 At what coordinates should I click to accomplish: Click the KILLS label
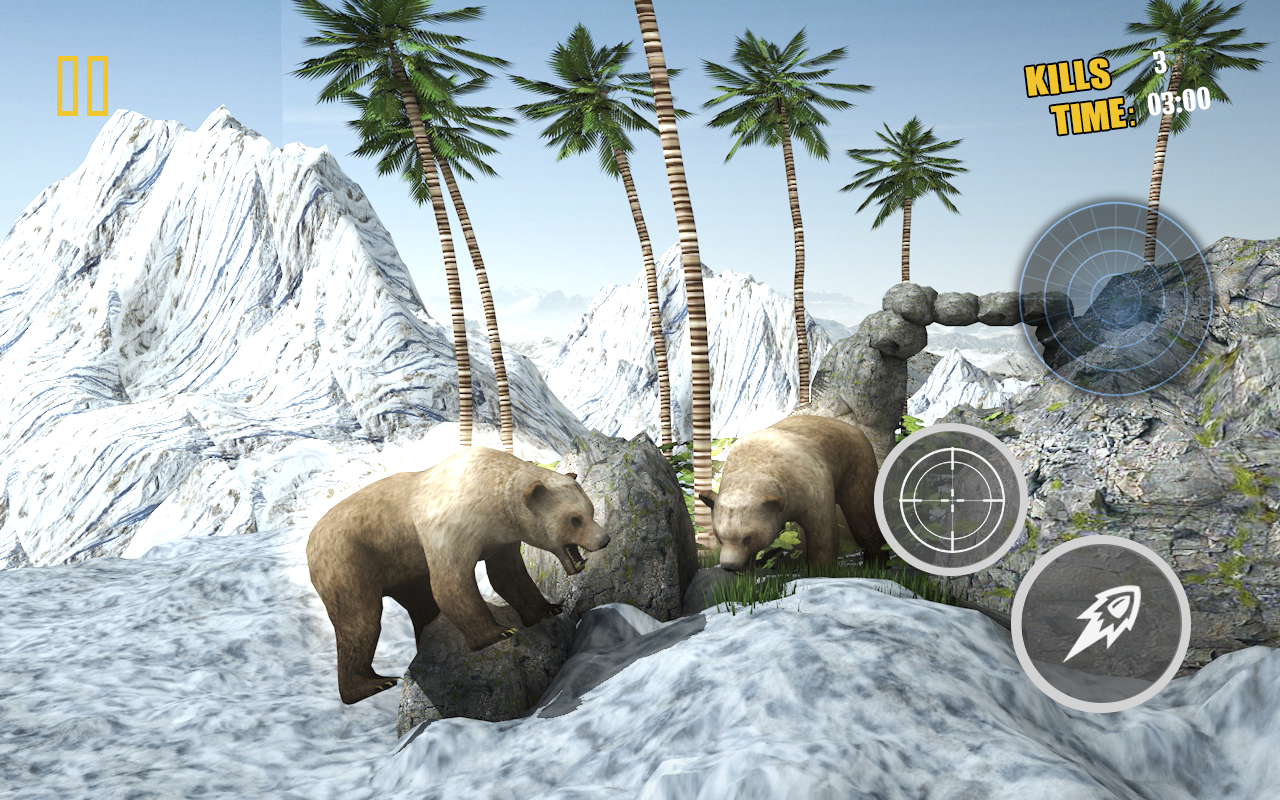[x=1066, y=77]
